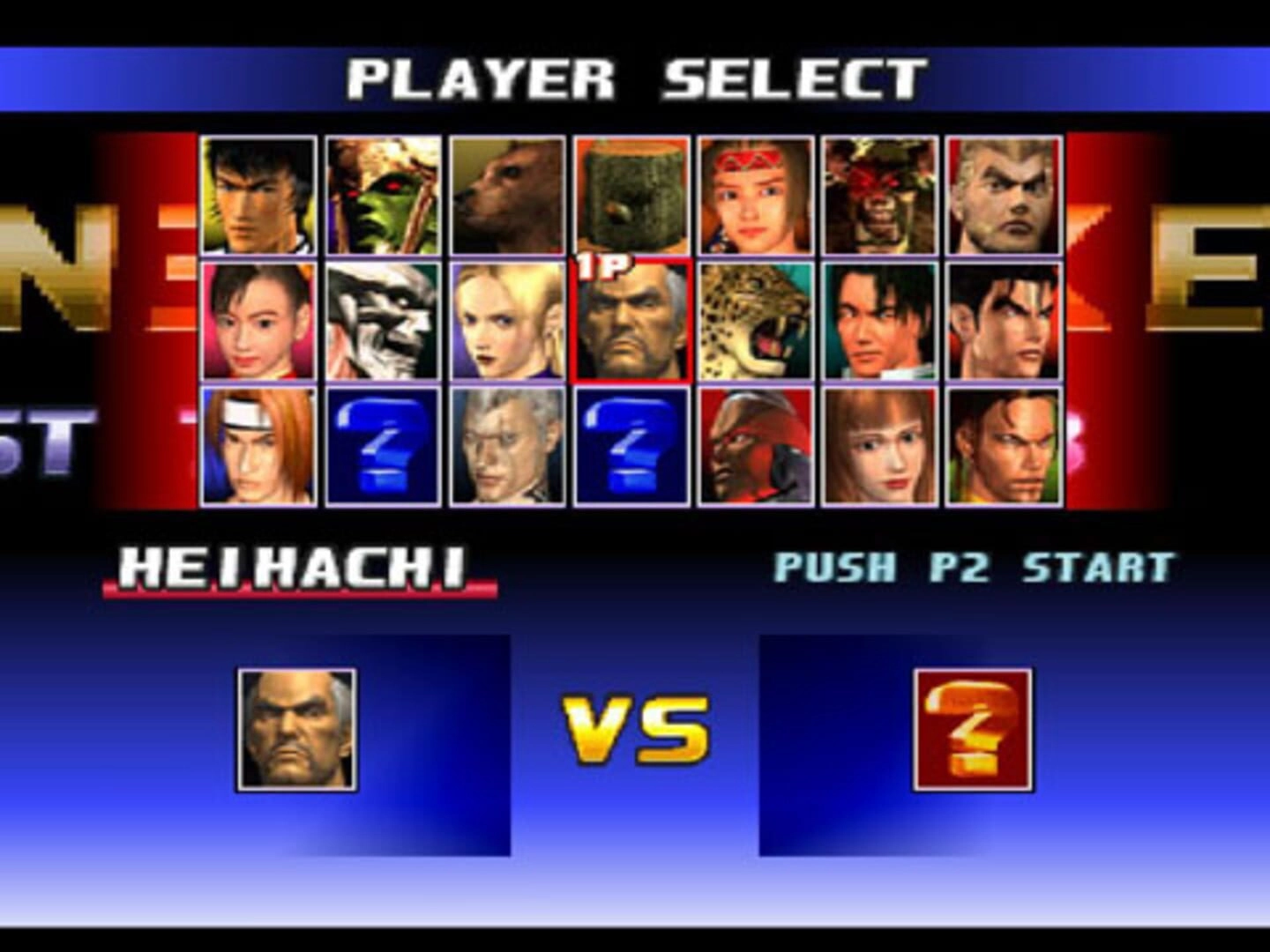
Task: Choose gray-haired scarred Bryan Fury
Action: [x=507, y=446]
